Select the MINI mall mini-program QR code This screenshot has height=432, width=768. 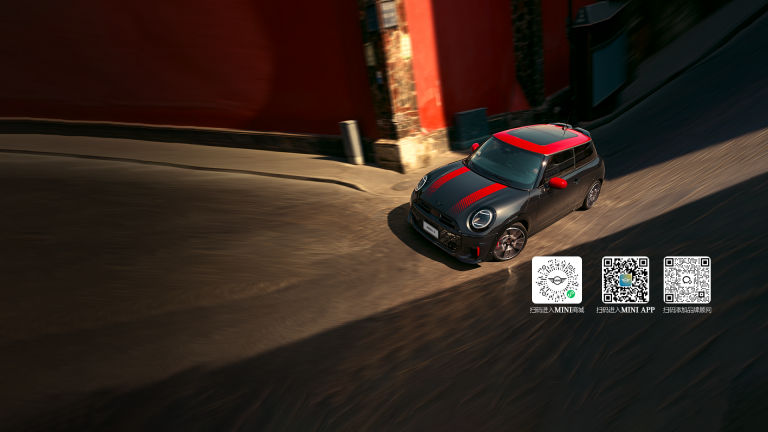pos(556,280)
